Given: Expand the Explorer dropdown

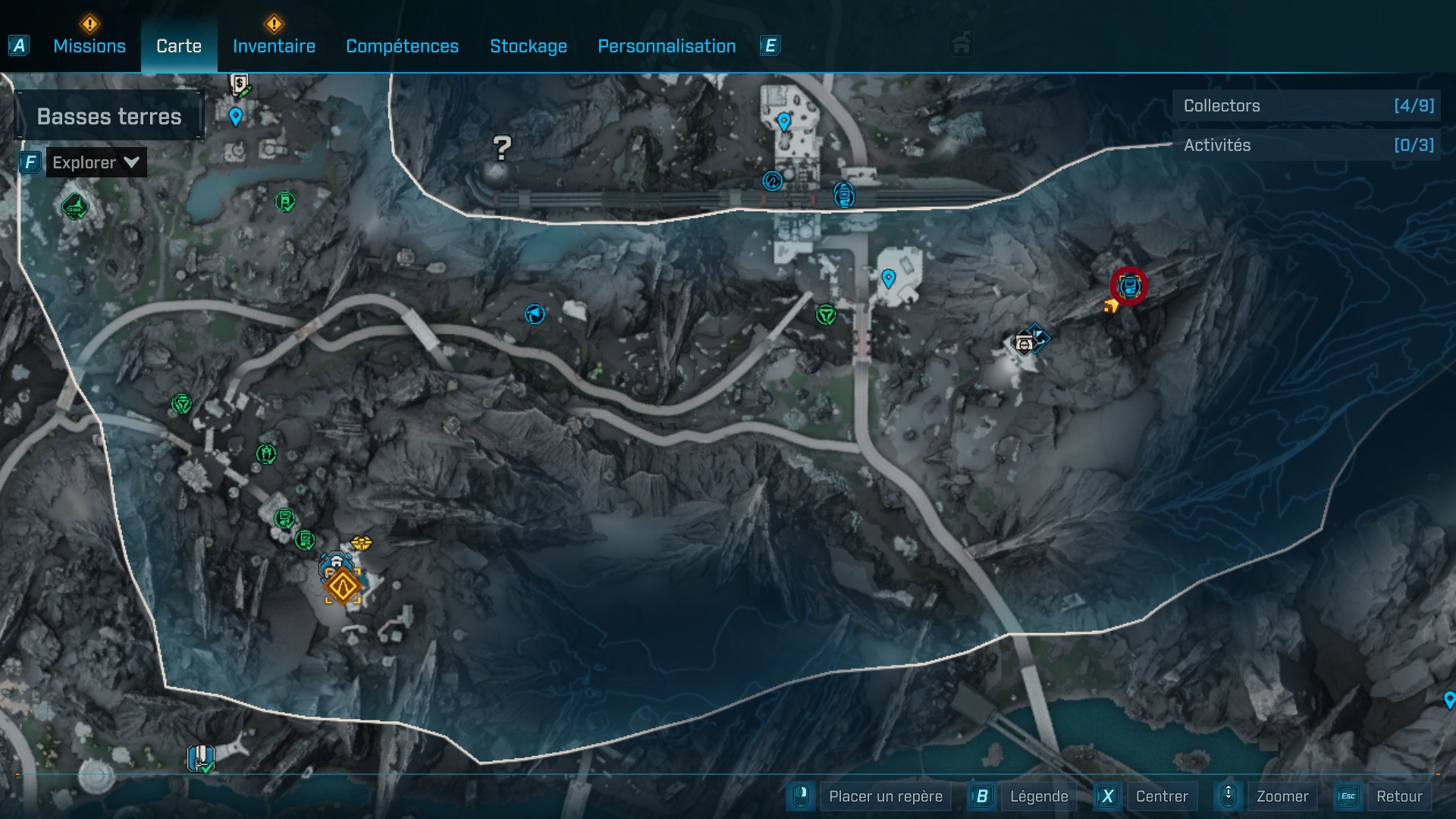Looking at the screenshot, I should tap(96, 162).
